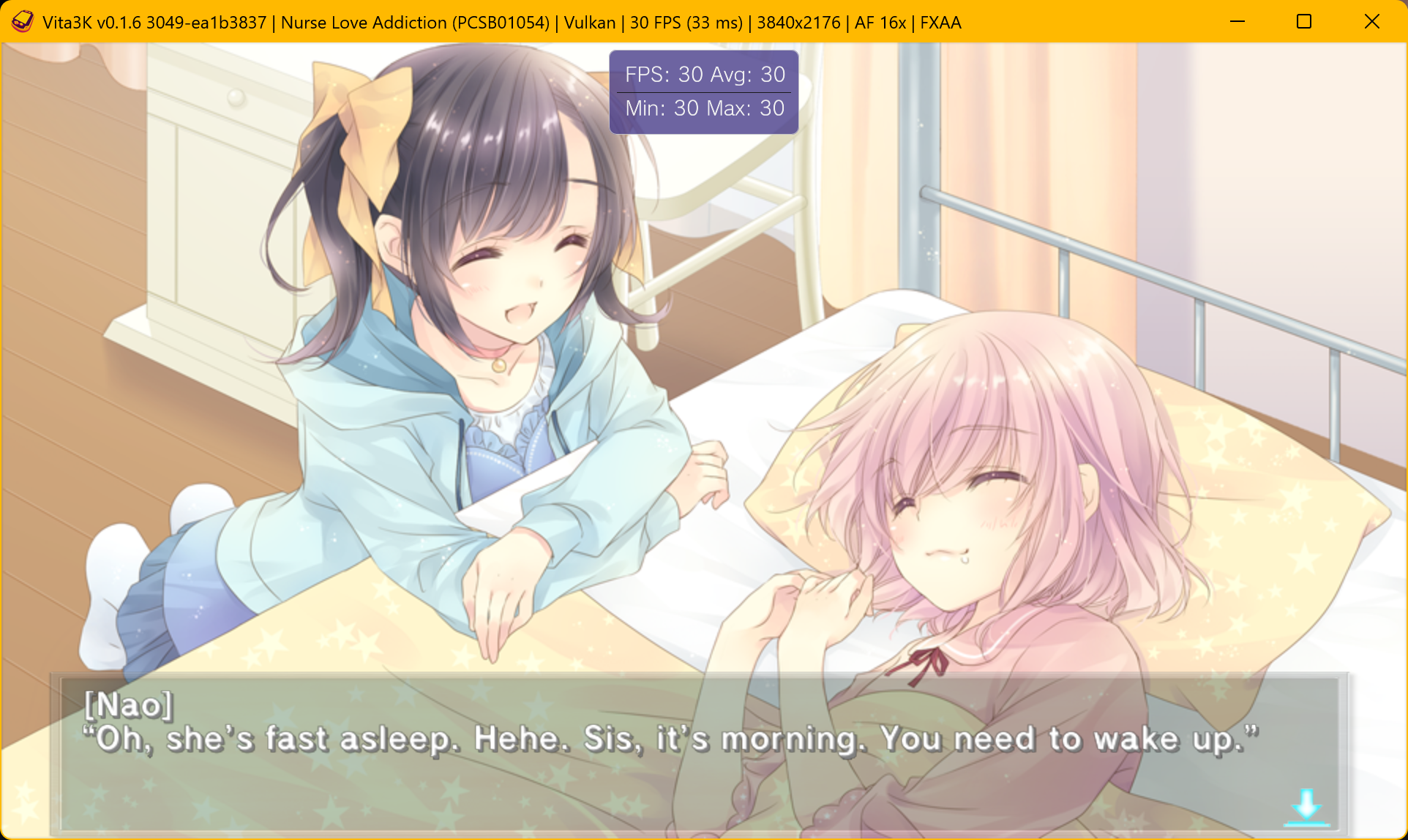1408x840 pixels.
Task: Click the AF 16x filtering indicator
Action: tap(879, 23)
